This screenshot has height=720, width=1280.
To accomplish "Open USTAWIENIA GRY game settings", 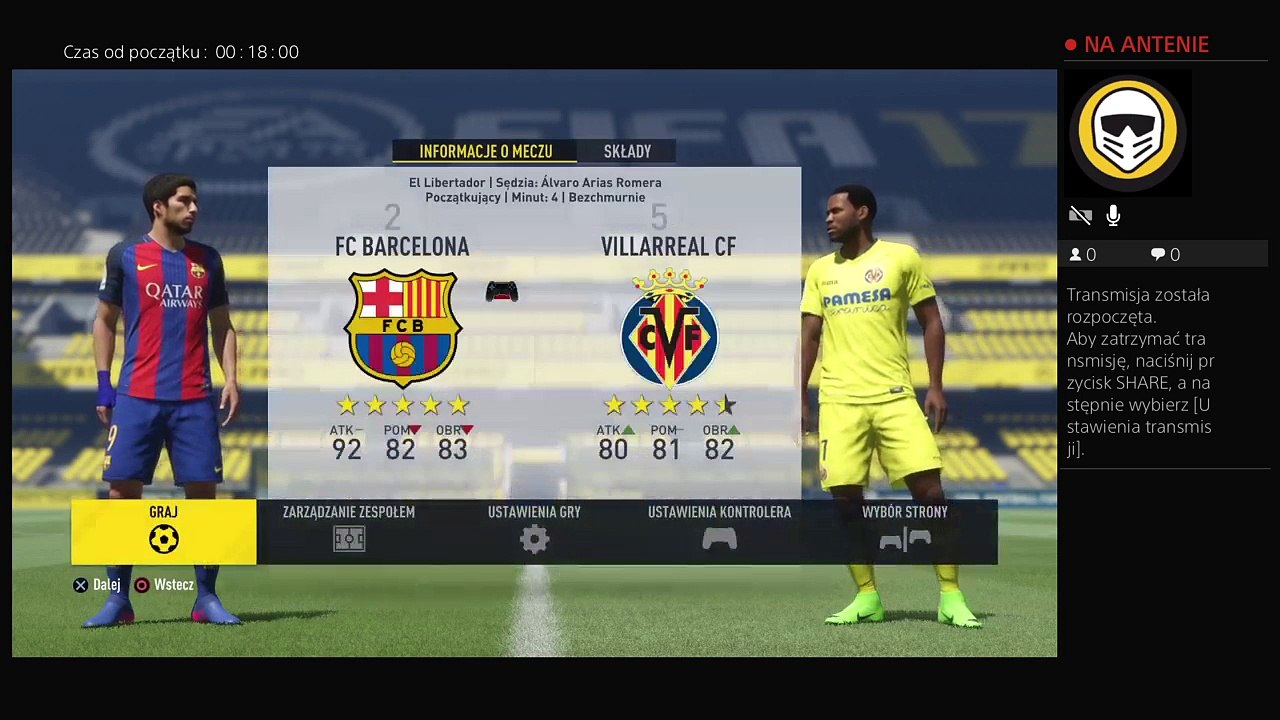I will [534, 531].
